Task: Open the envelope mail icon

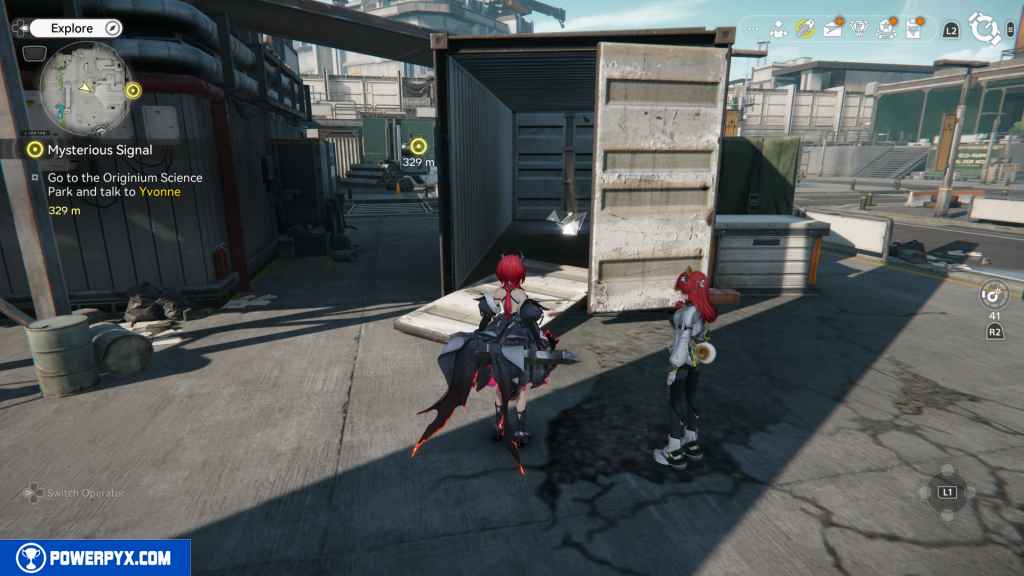Action: click(833, 29)
